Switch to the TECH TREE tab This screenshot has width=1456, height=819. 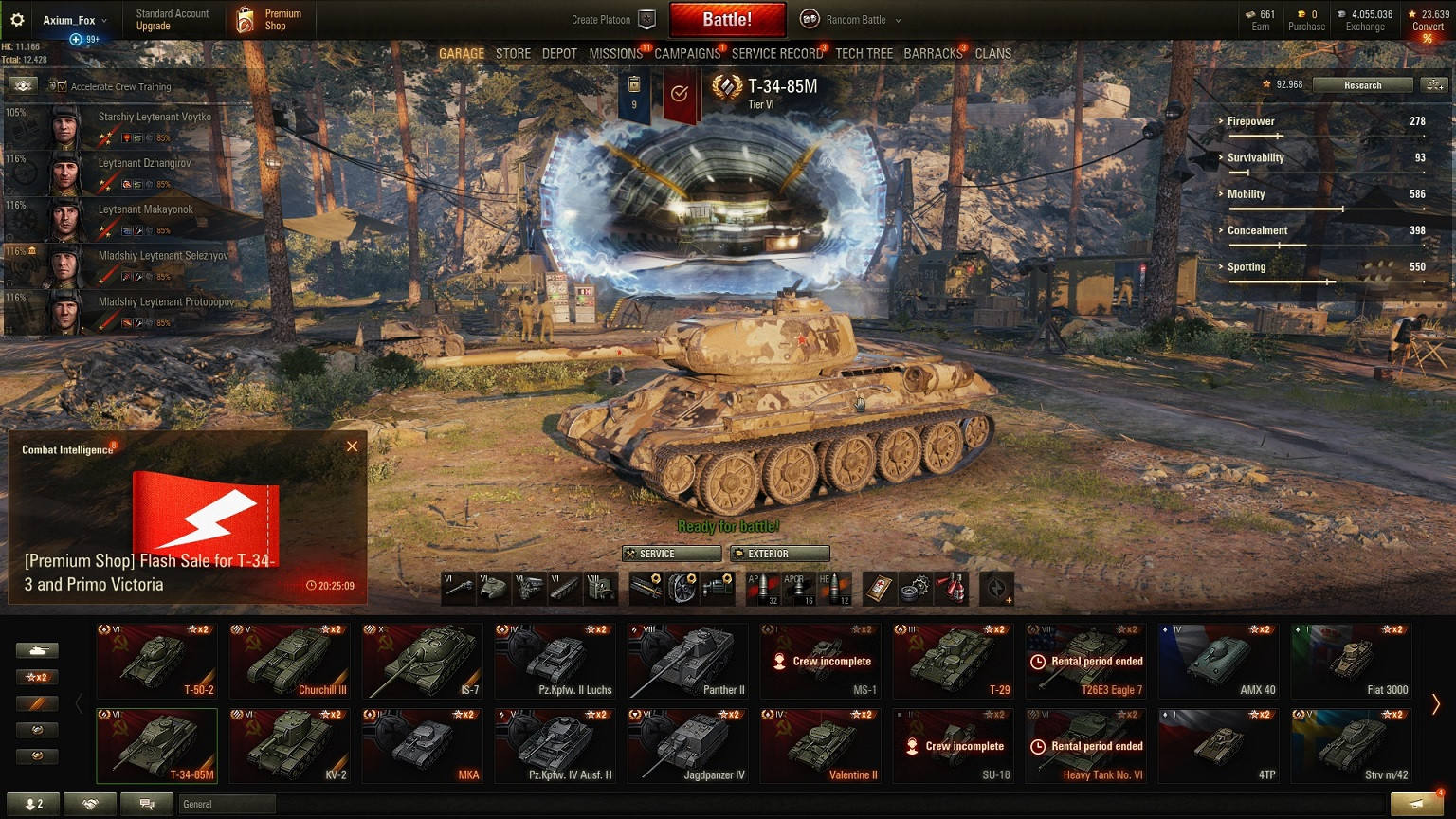pyautogui.click(x=864, y=54)
